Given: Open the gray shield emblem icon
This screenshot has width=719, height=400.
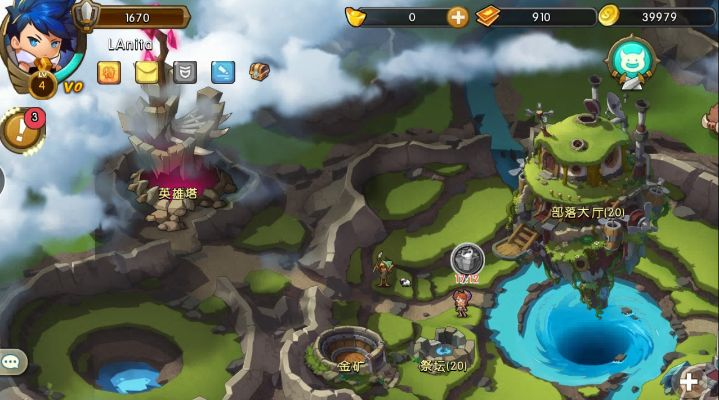Looking at the screenshot, I should pyautogui.click(x=185, y=72).
